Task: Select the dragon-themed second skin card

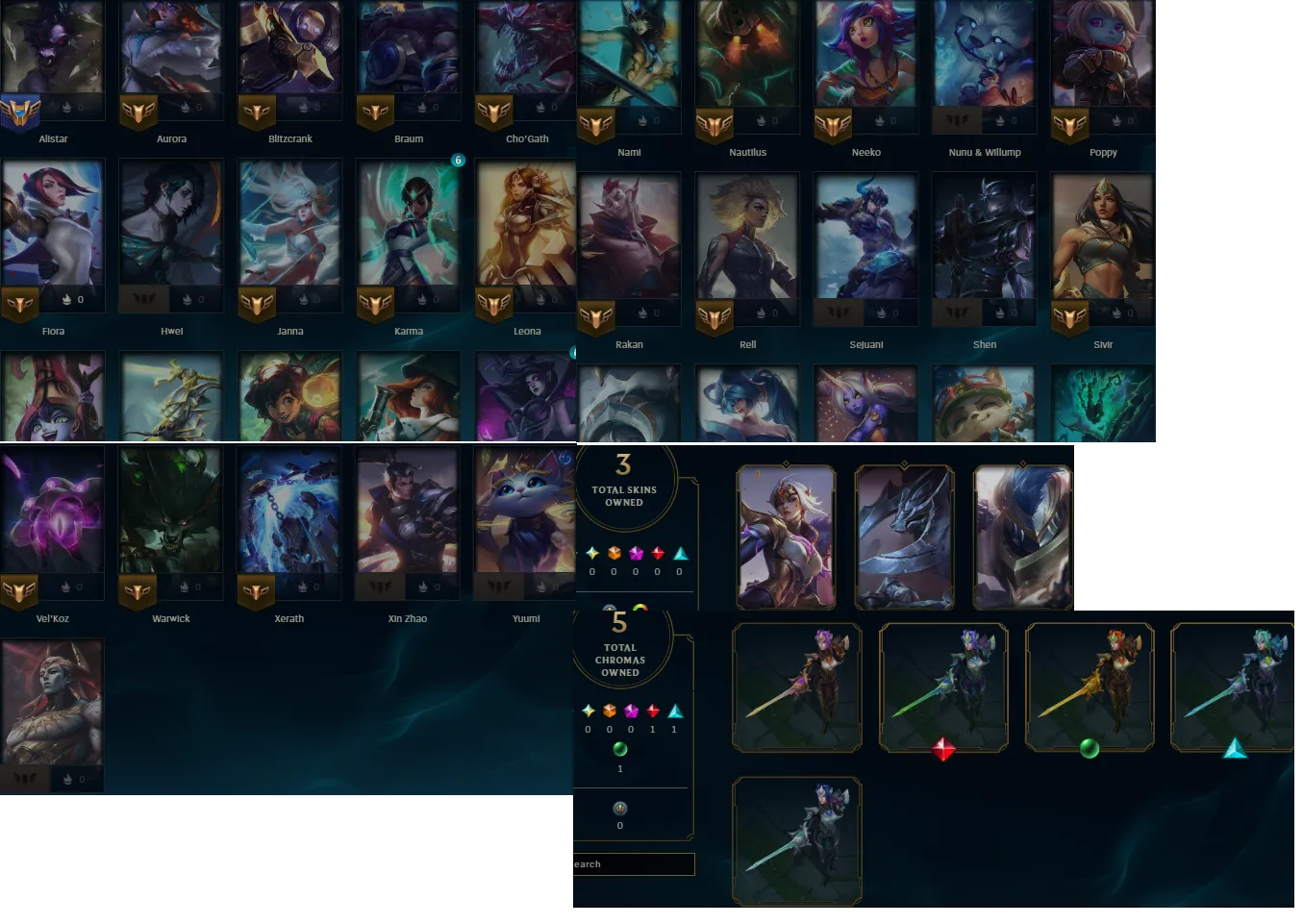Action: click(905, 536)
